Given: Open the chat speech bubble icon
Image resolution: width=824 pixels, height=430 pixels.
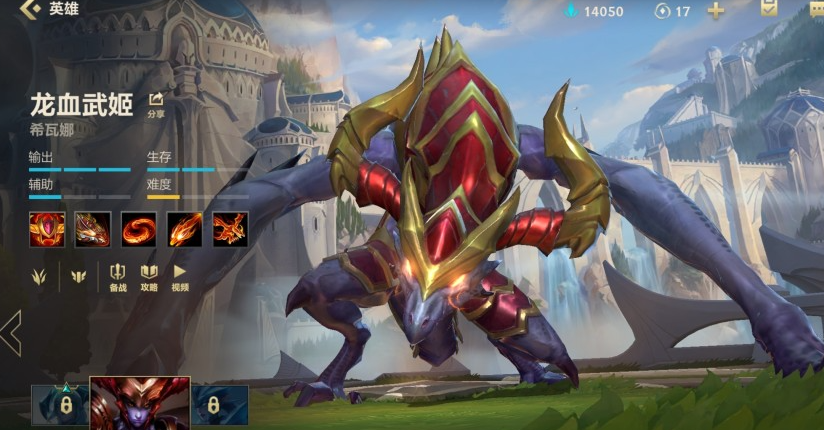Looking at the screenshot, I should [x=815, y=10].
